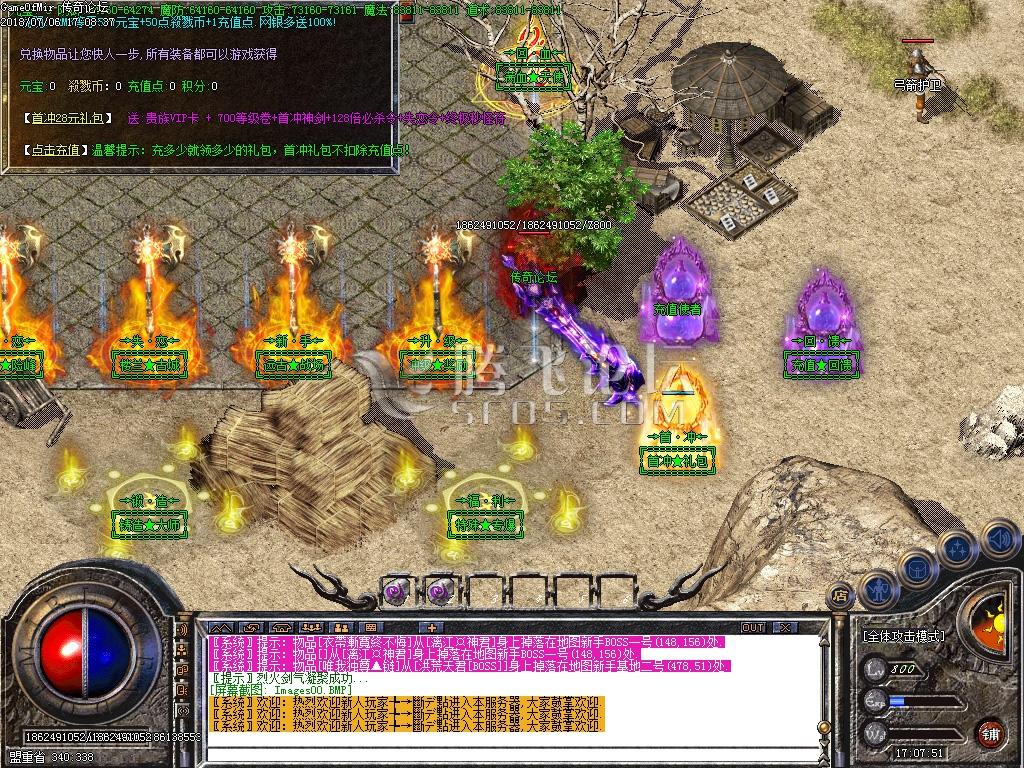
Task: Open the skills sparkle icon
Action: coord(957,548)
